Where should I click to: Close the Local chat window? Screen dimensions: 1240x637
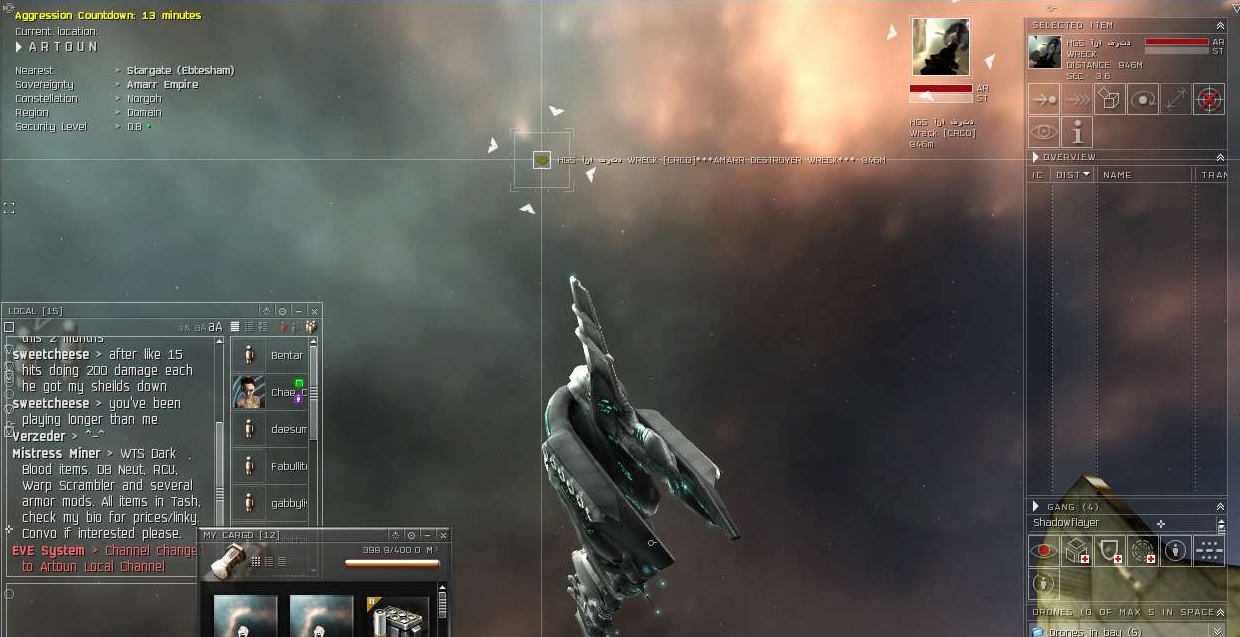coord(314,311)
